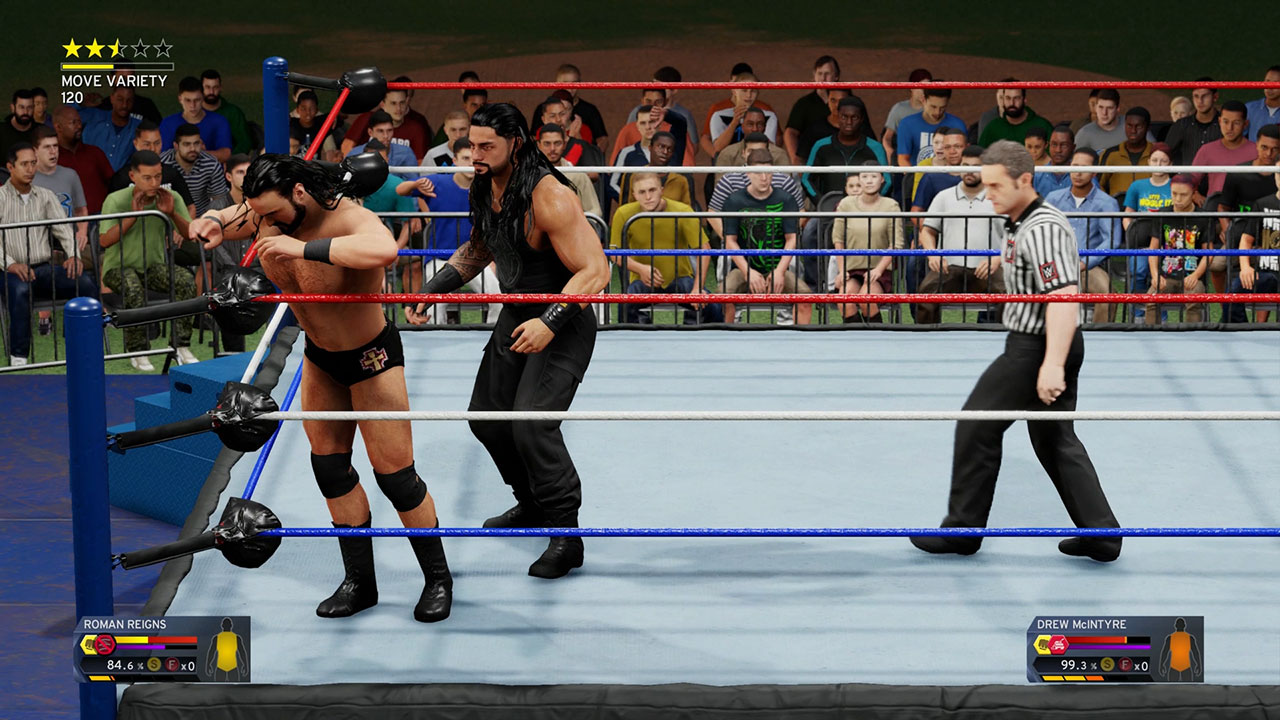Select the yellow grapple hexagon icon on Drew McIntyre's HUD
The width and height of the screenshot is (1280, 720).
pyautogui.click(x=1042, y=644)
